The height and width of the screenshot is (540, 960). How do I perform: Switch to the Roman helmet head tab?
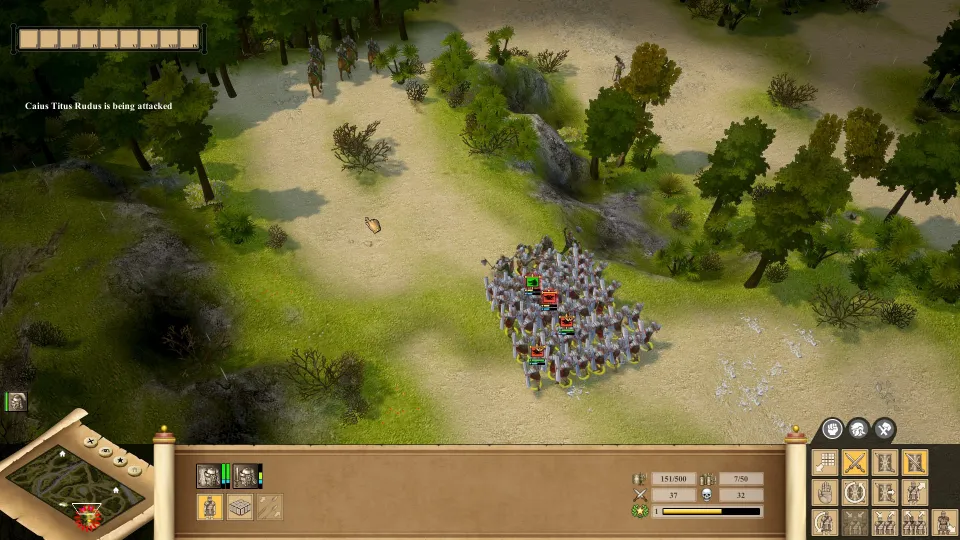(x=858, y=430)
